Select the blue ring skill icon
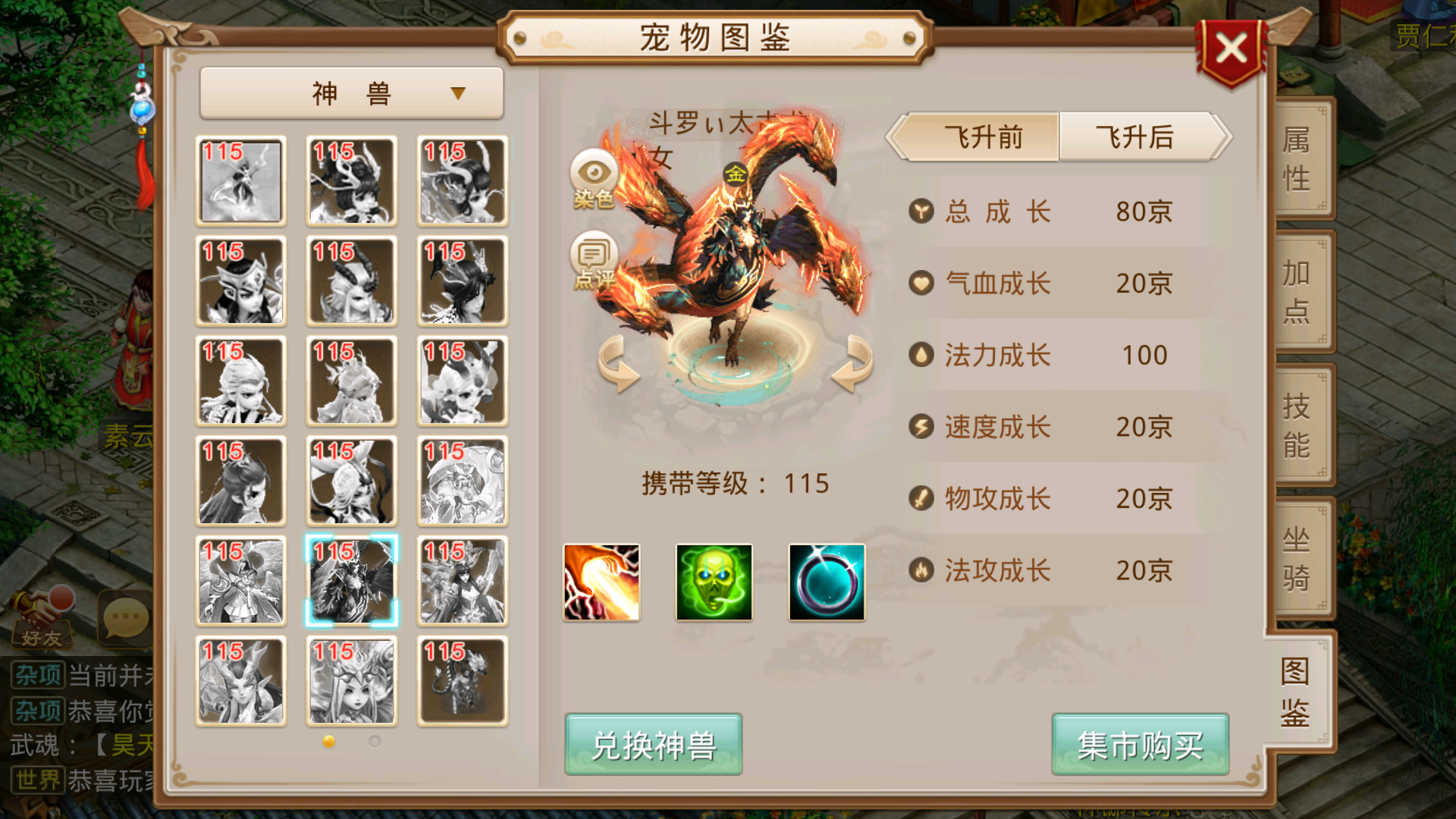 pos(825,582)
